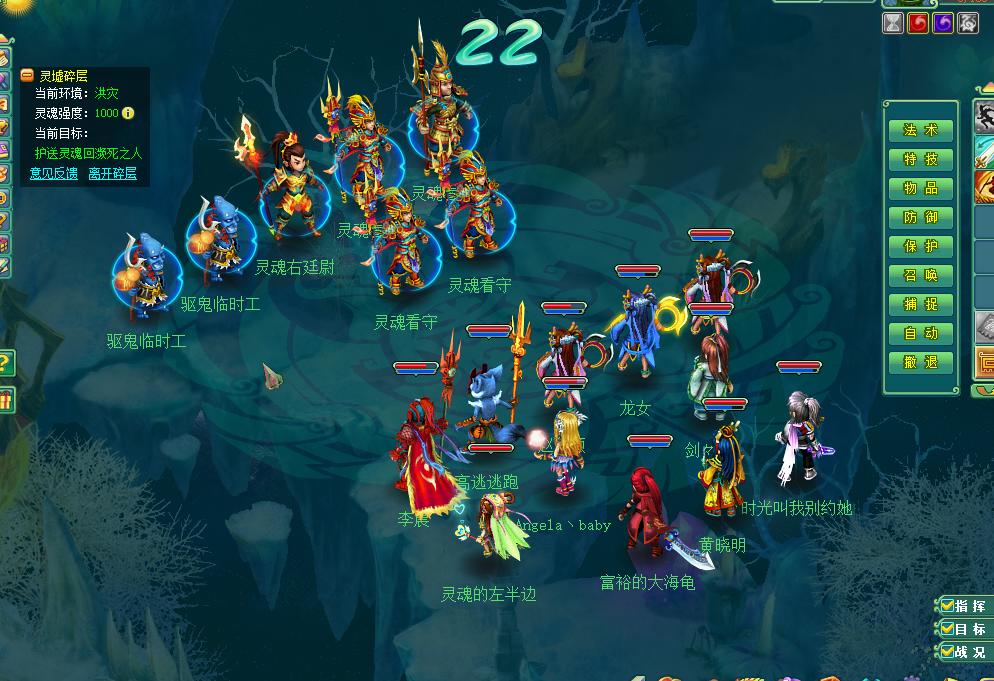Activate 自动 auto-battle

920,333
